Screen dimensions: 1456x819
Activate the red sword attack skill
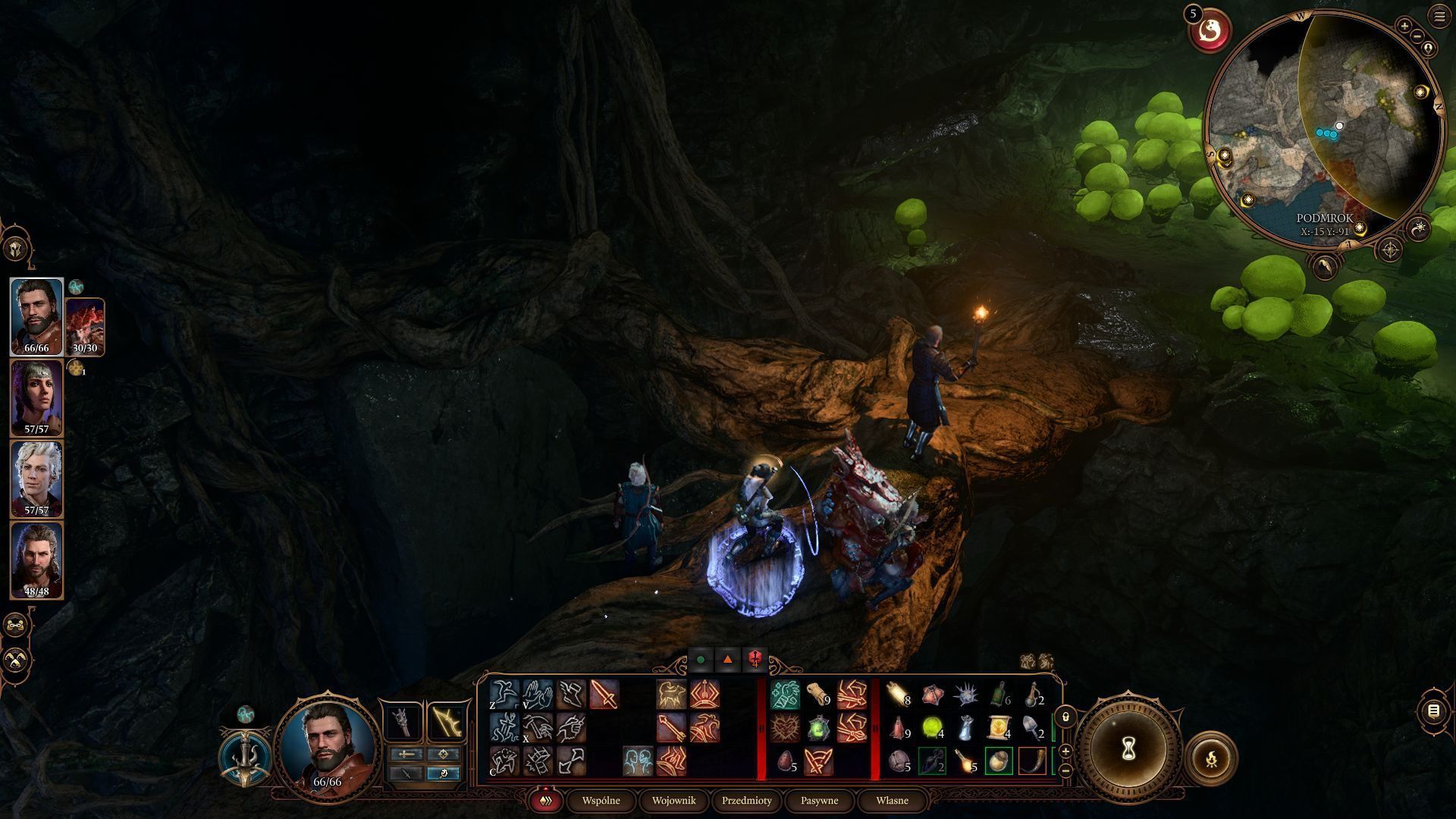point(604,695)
